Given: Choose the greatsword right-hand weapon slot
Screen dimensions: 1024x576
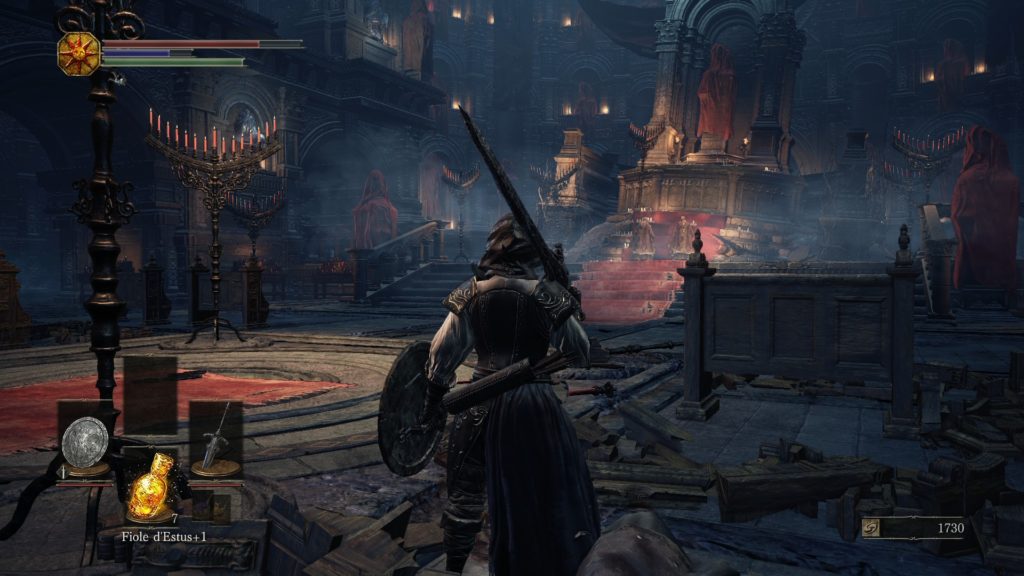Looking at the screenshot, I should 216,441.
